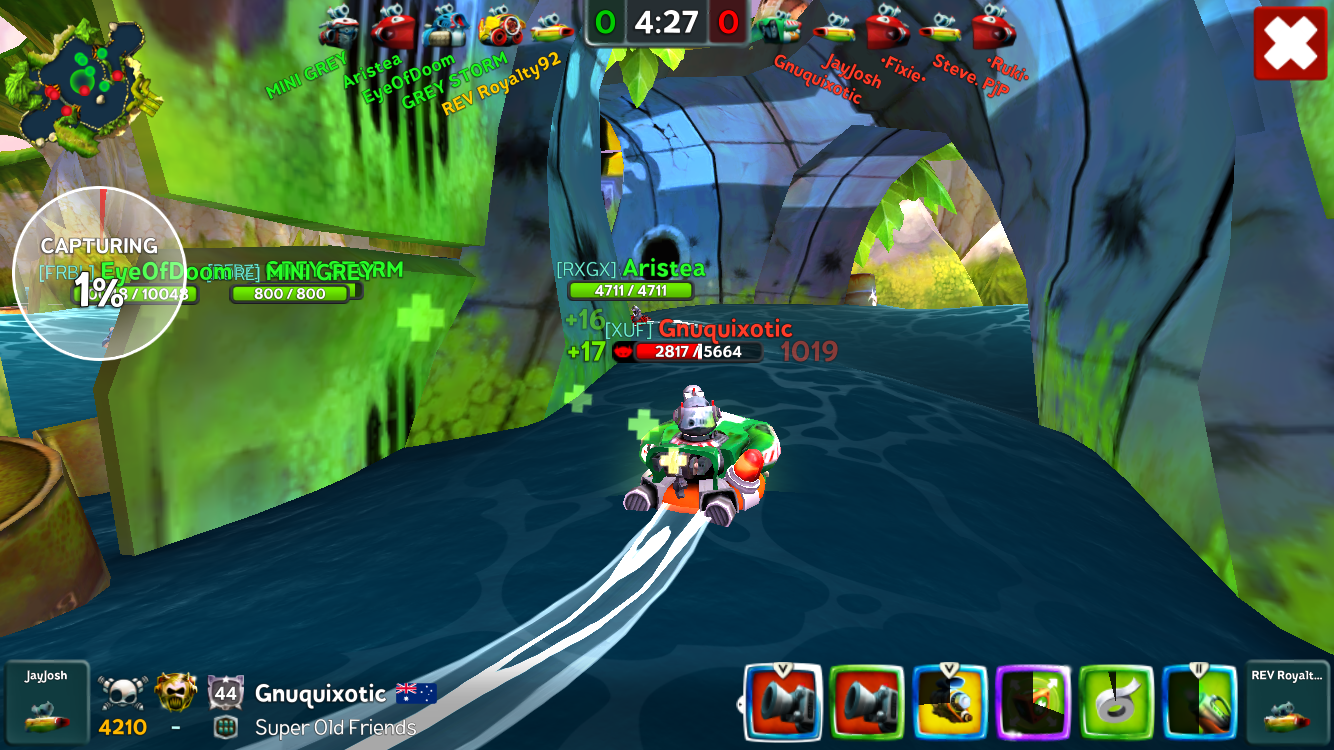Spectate GREY STORM's yellow ship

(x=499, y=27)
